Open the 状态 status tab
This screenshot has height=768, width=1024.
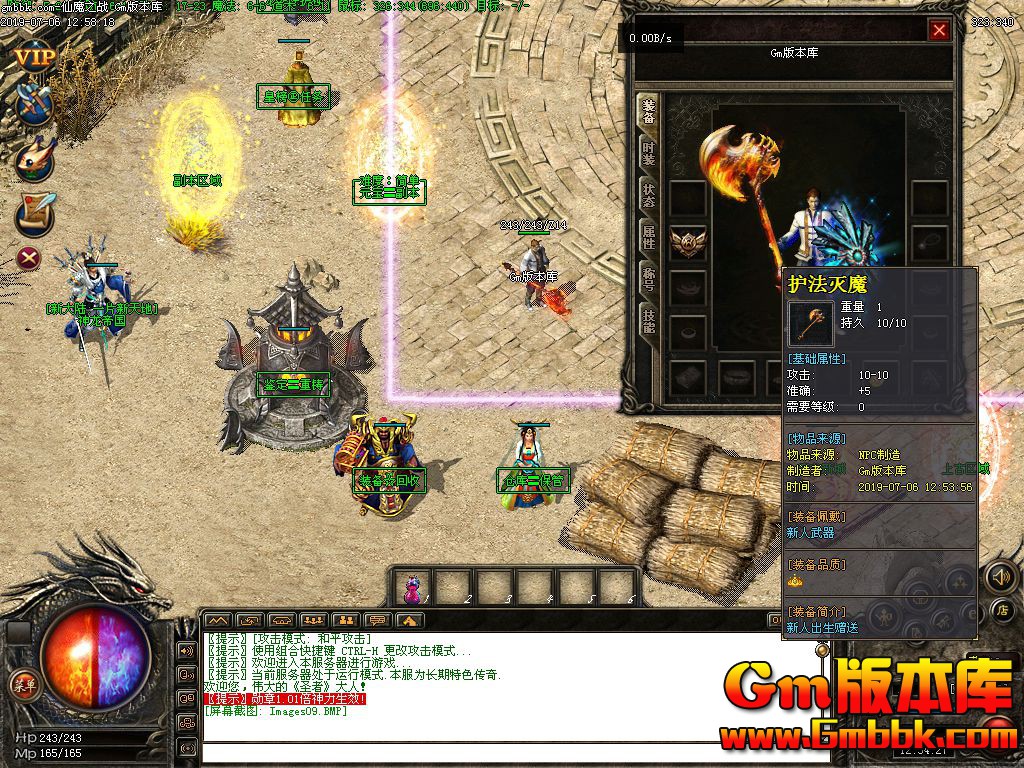tap(648, 194)
